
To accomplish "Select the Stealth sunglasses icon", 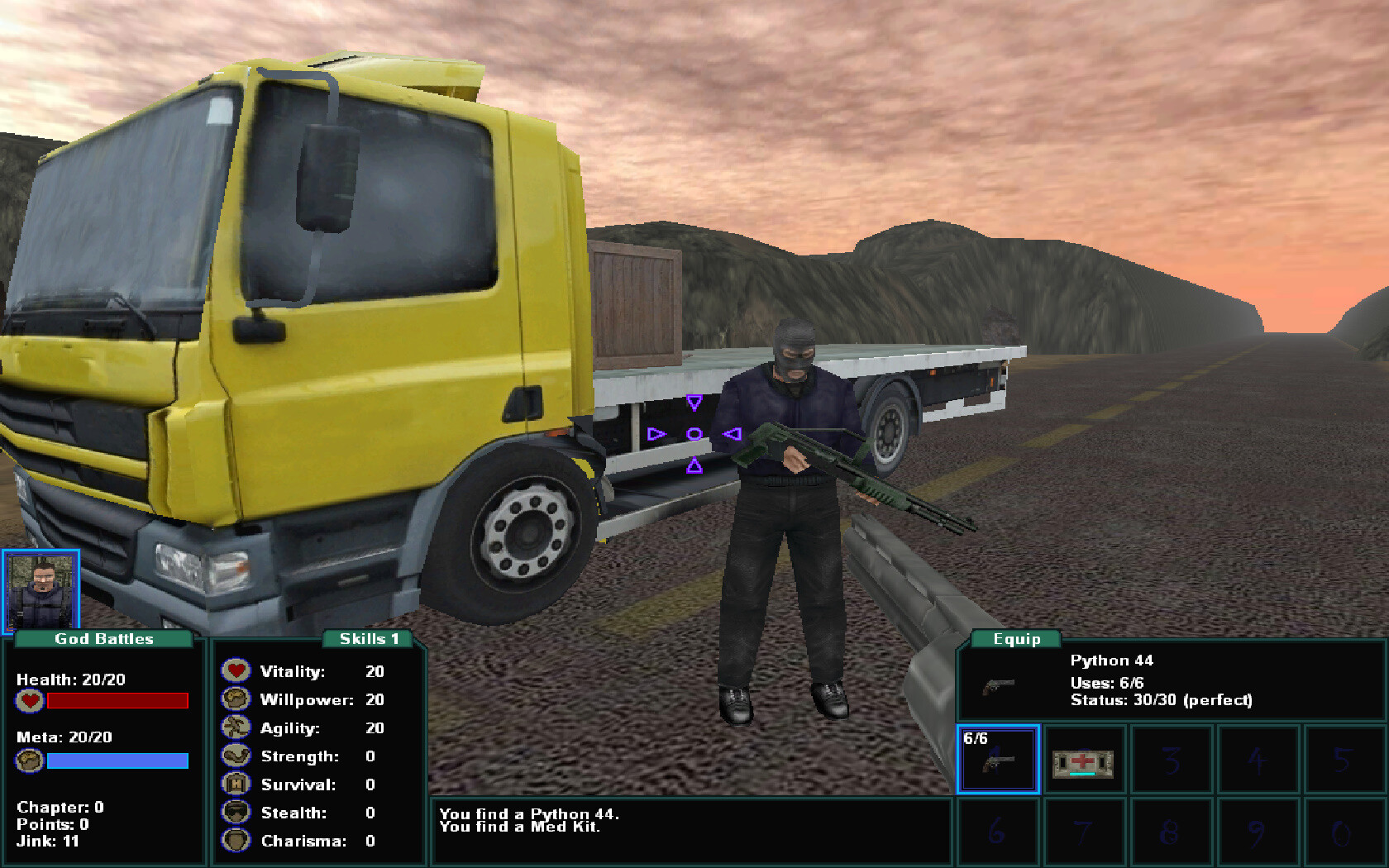I will (x=236, y=813).
